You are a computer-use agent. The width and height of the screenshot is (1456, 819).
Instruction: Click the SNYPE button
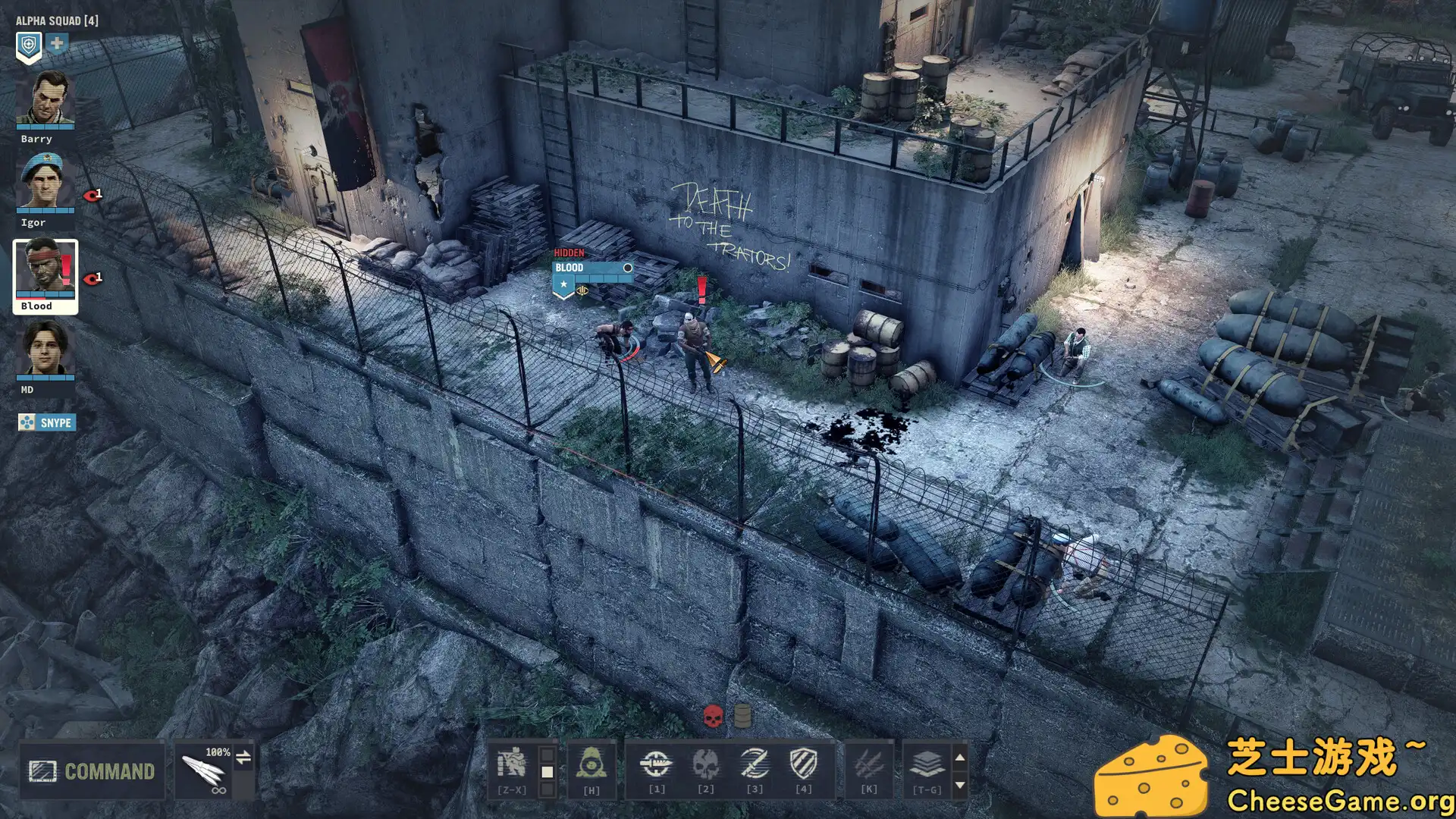[x=46, y=422]
